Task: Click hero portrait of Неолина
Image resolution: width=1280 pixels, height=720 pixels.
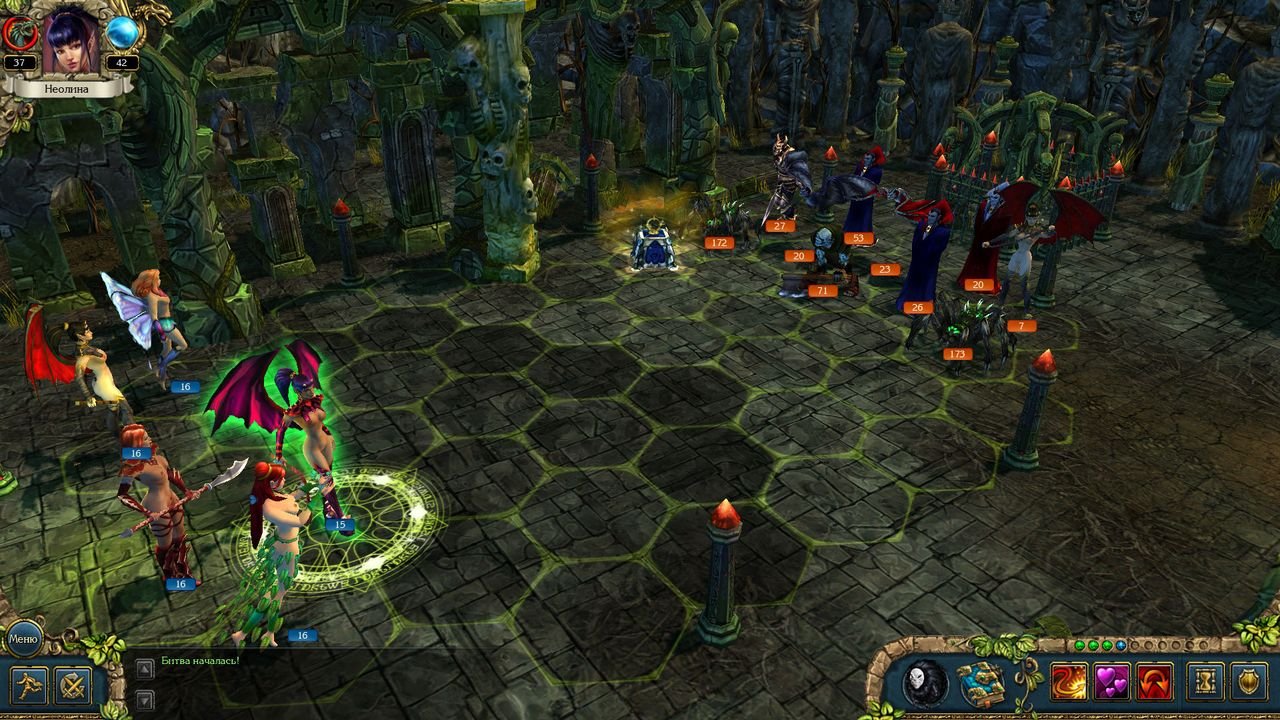Action: 71,41
